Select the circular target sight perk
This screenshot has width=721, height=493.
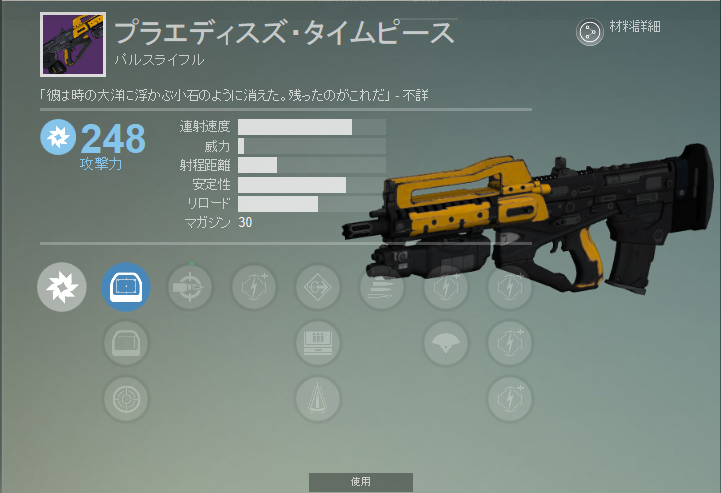126,400
